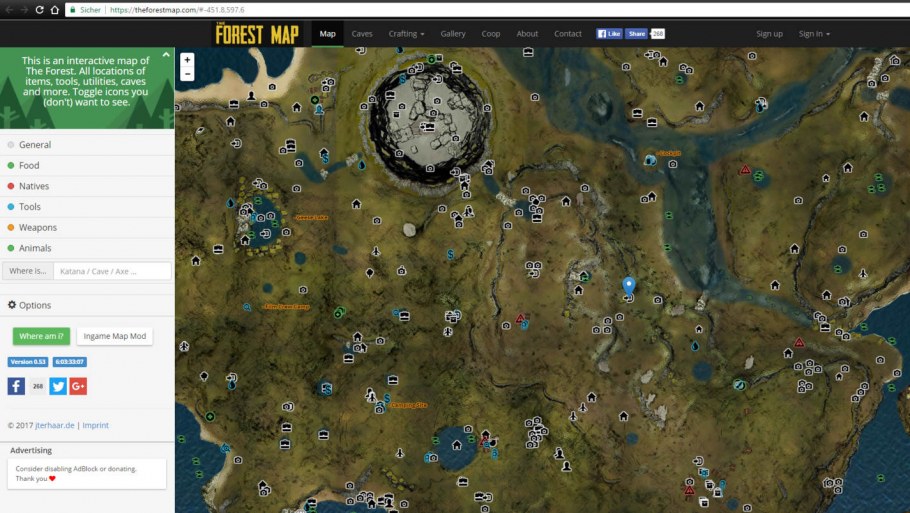Click the Sign up link
This screenshot has width=910, height=513.
[770, 34]
